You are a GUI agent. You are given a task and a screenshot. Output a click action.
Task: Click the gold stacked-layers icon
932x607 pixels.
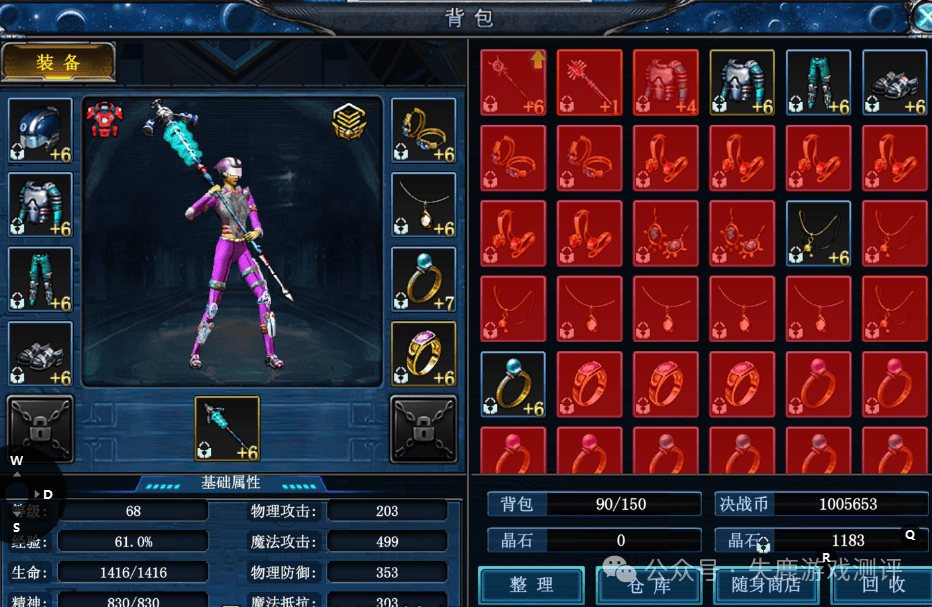click(350, 121)
